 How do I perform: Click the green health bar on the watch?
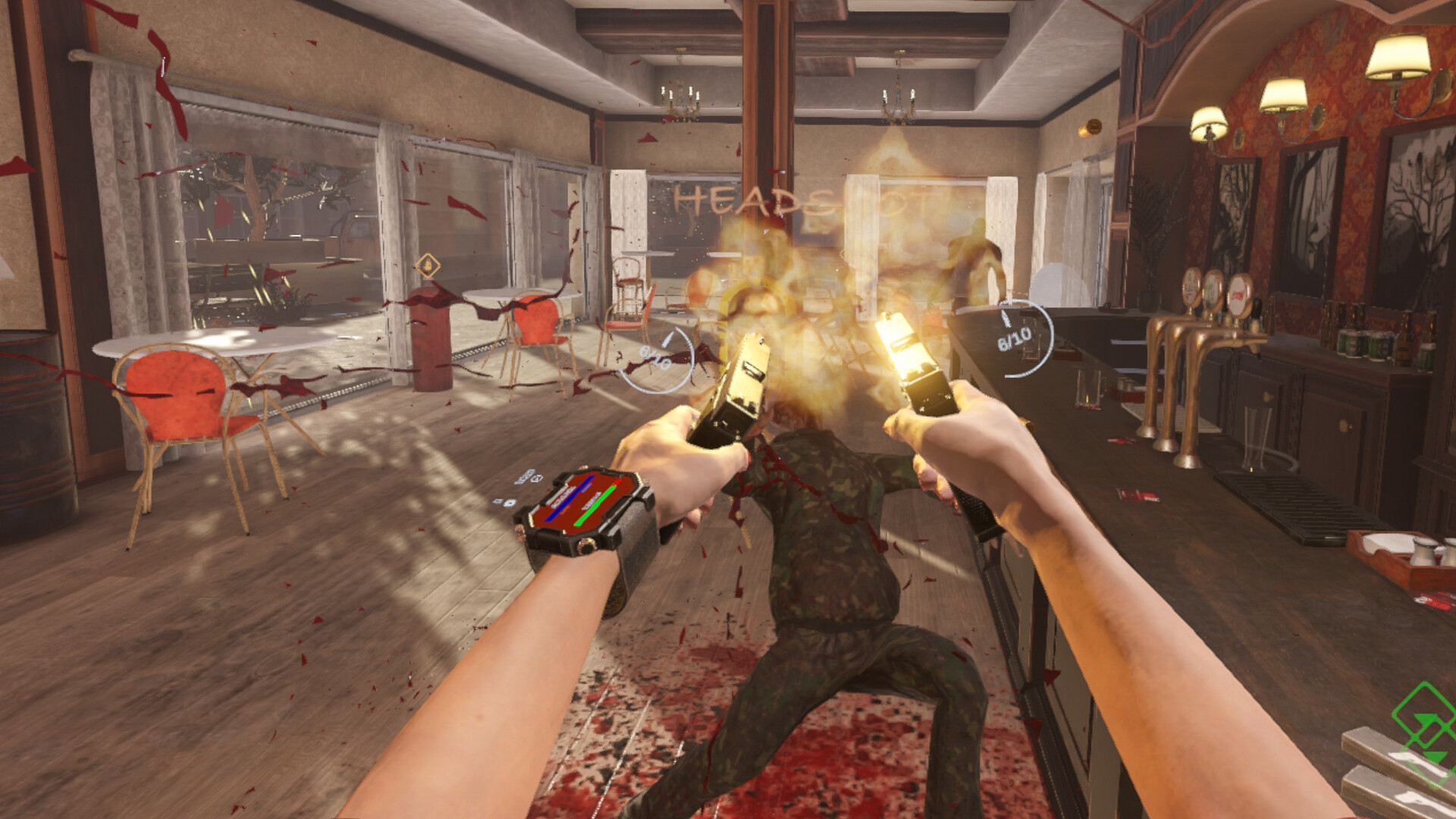click(x=592, y=504)
